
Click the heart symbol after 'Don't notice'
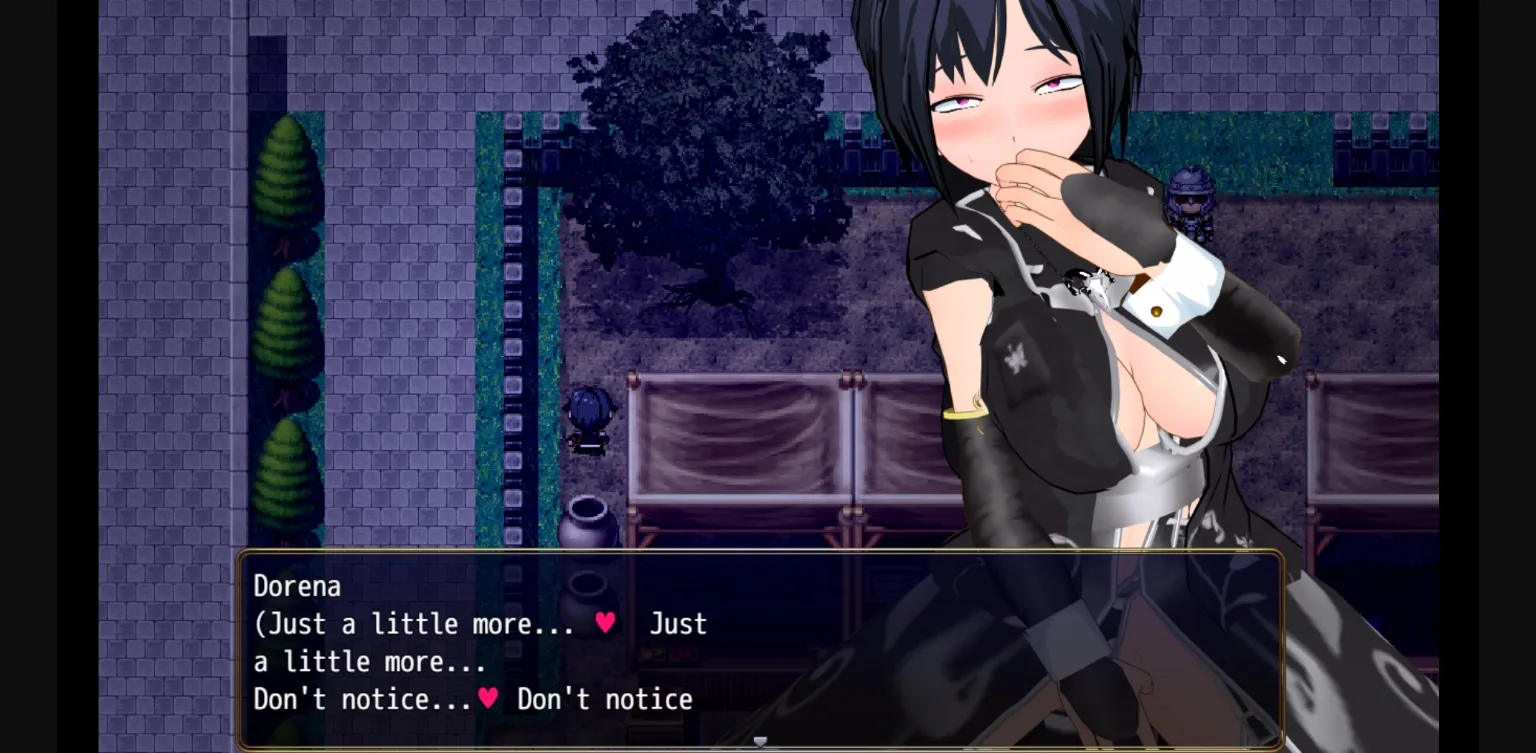pyautogui.click(x=491, y=699)
